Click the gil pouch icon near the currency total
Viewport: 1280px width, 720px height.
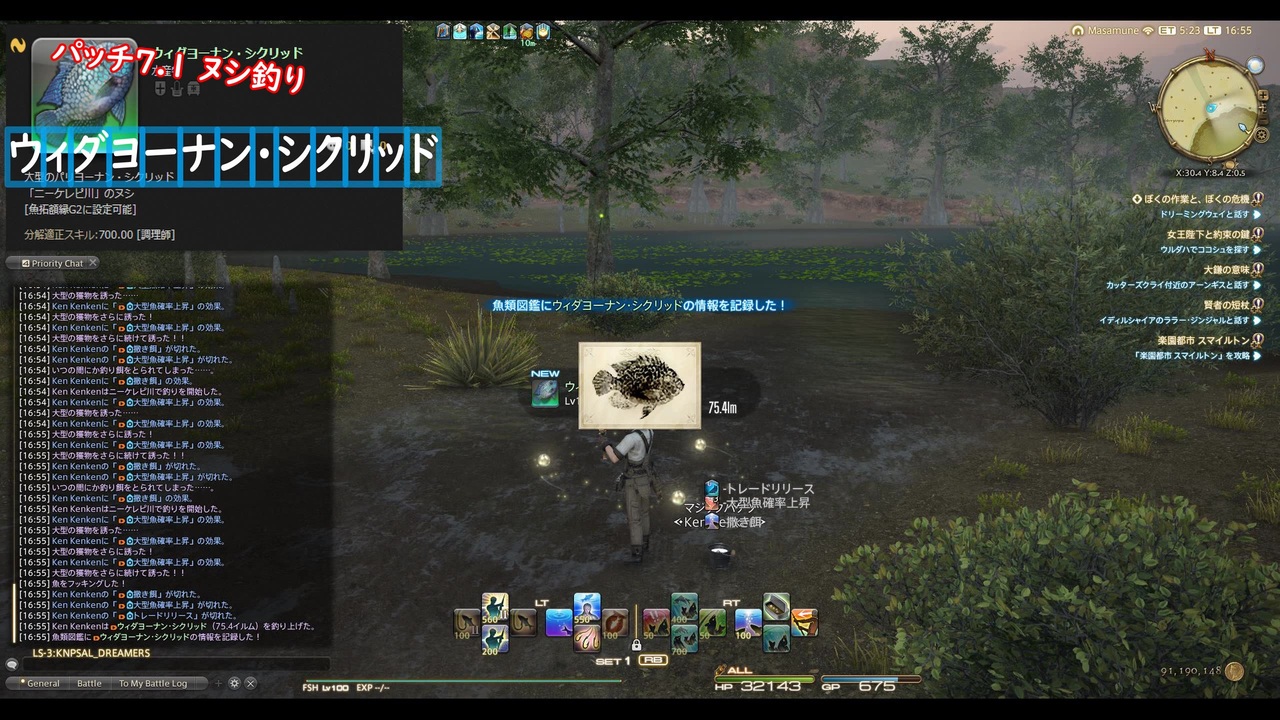(1234, 670)
